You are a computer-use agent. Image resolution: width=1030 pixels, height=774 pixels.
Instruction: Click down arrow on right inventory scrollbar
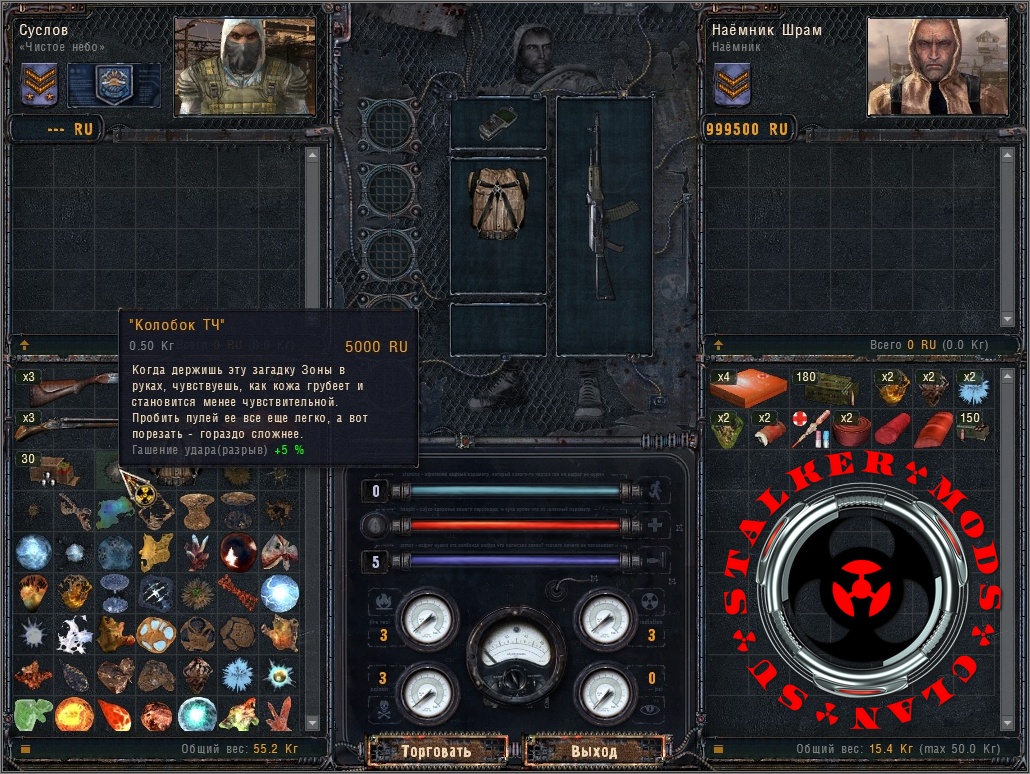(x=1006, y=722)
